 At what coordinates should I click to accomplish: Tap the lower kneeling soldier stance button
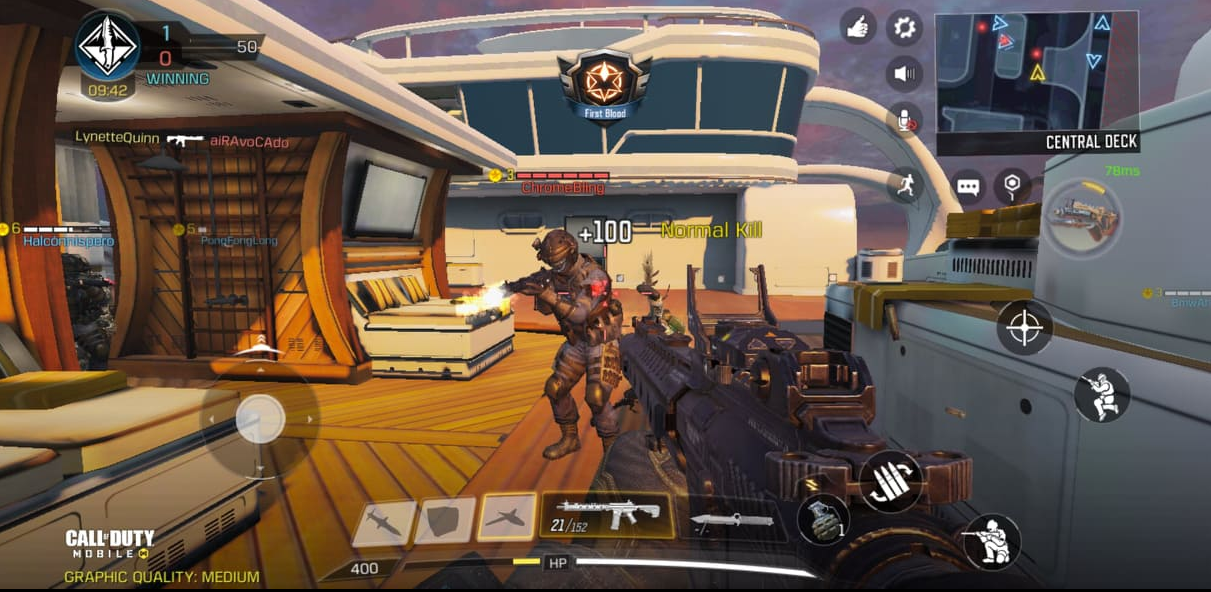tap(991, 542)
